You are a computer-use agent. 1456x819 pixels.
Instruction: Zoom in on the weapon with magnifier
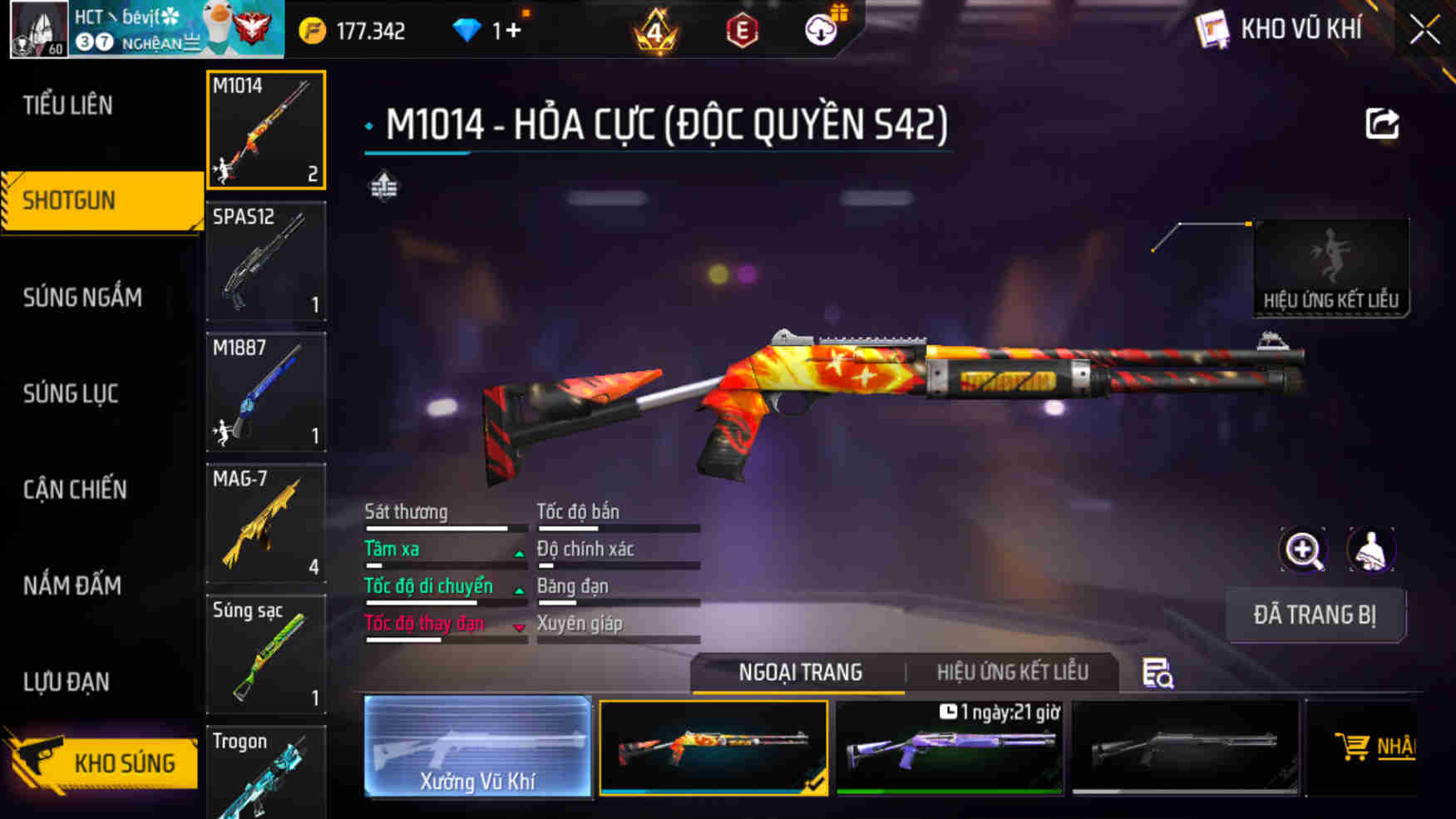(x=1303, y=550)
